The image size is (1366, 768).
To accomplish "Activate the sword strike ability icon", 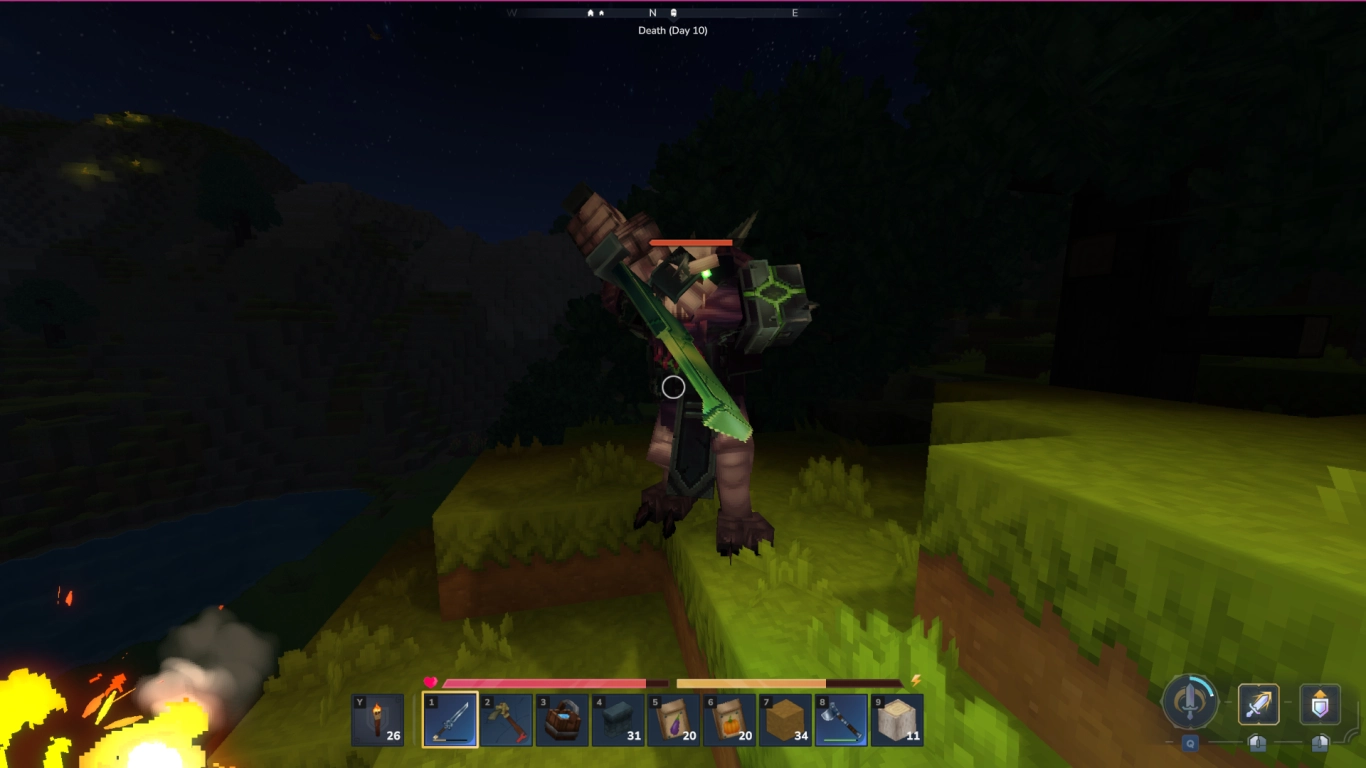I will (x=1259, y=703).
